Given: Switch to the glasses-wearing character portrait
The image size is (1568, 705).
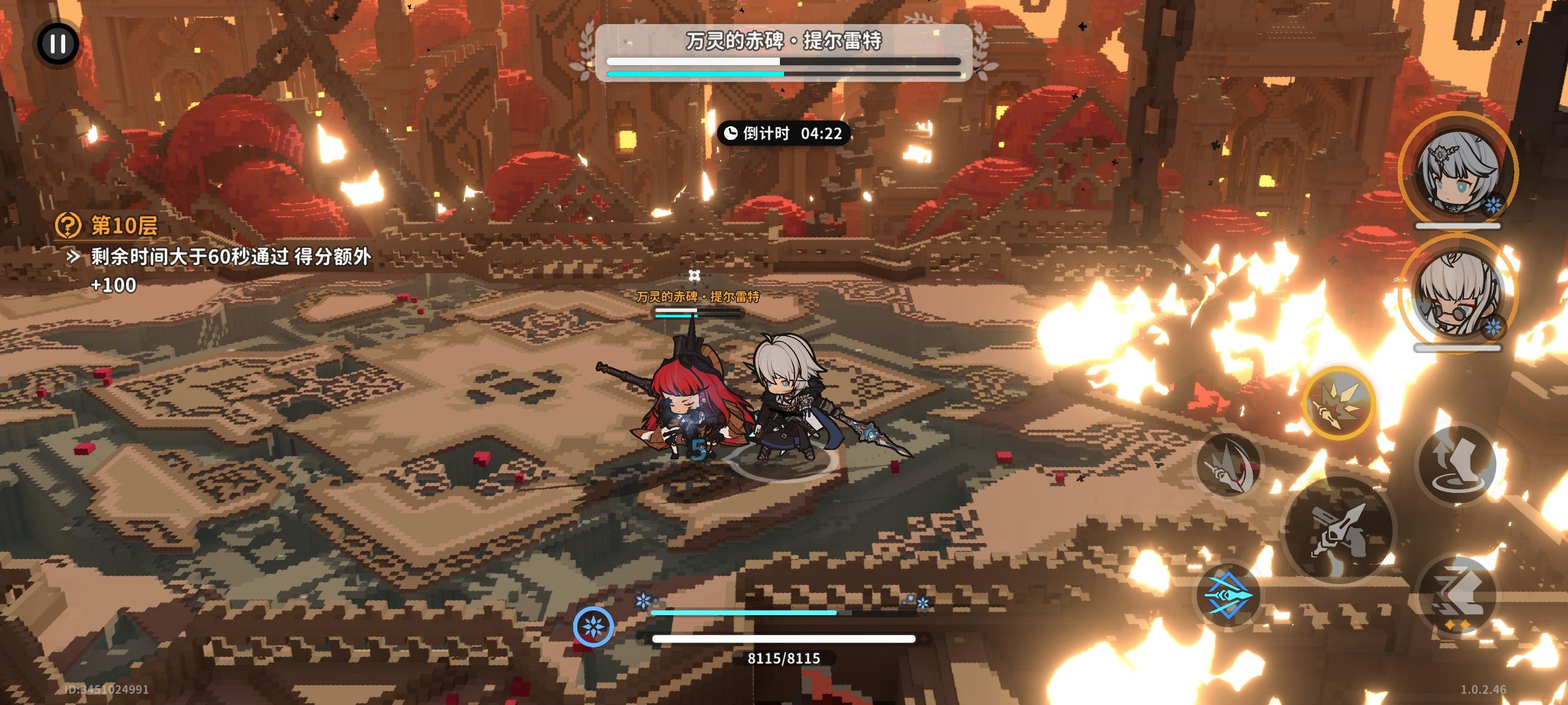Looking at the screenshot, I should [x=1457, y=293].
